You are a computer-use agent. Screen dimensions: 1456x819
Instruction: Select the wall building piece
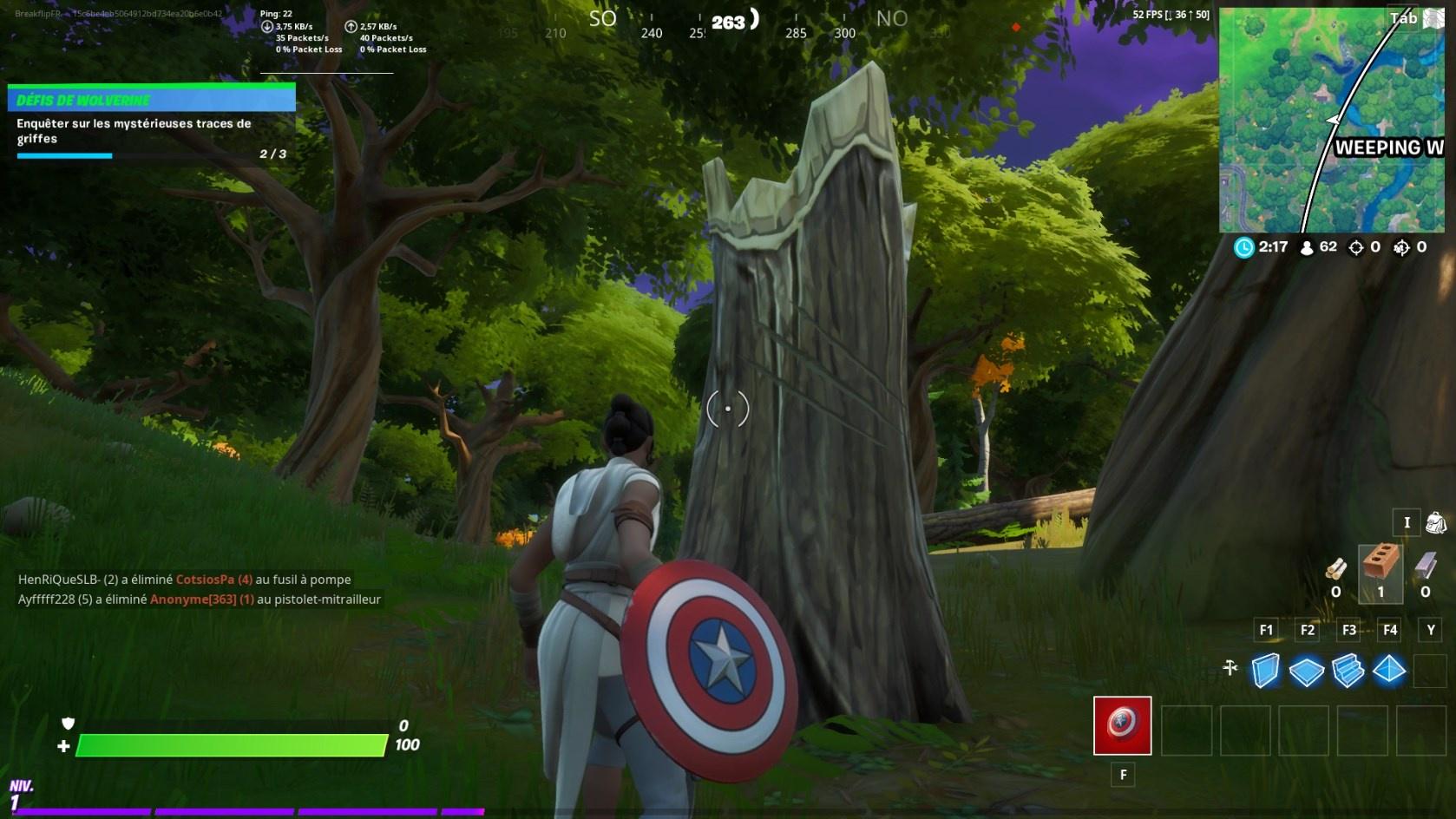click(x=1266, y=670)
